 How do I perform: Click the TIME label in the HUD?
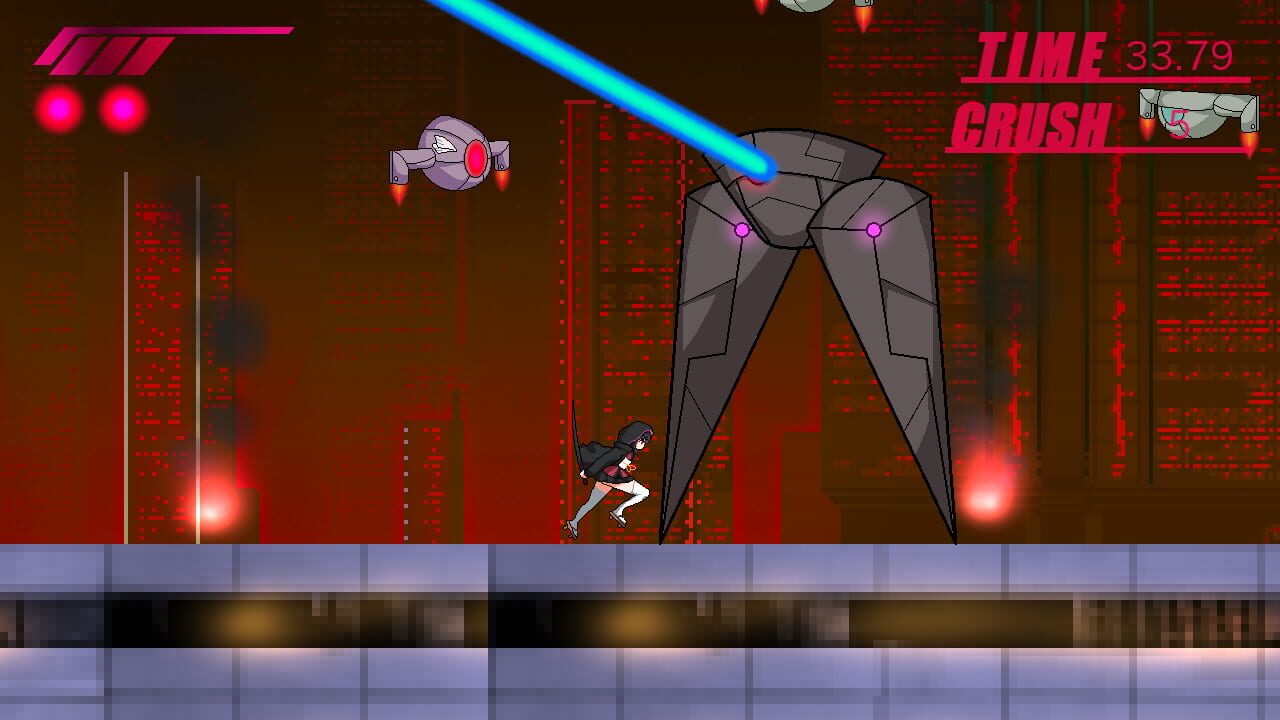click(1040, 50)
